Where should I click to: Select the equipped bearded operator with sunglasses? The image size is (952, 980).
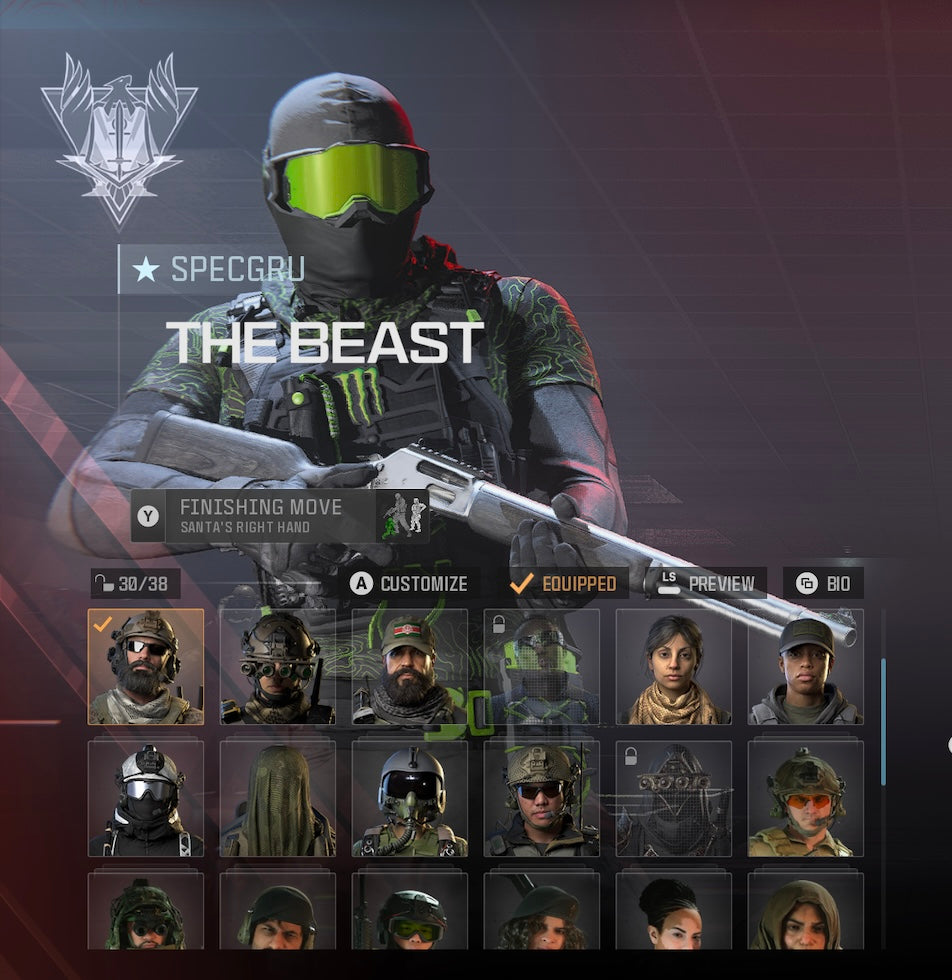[146, 667]
